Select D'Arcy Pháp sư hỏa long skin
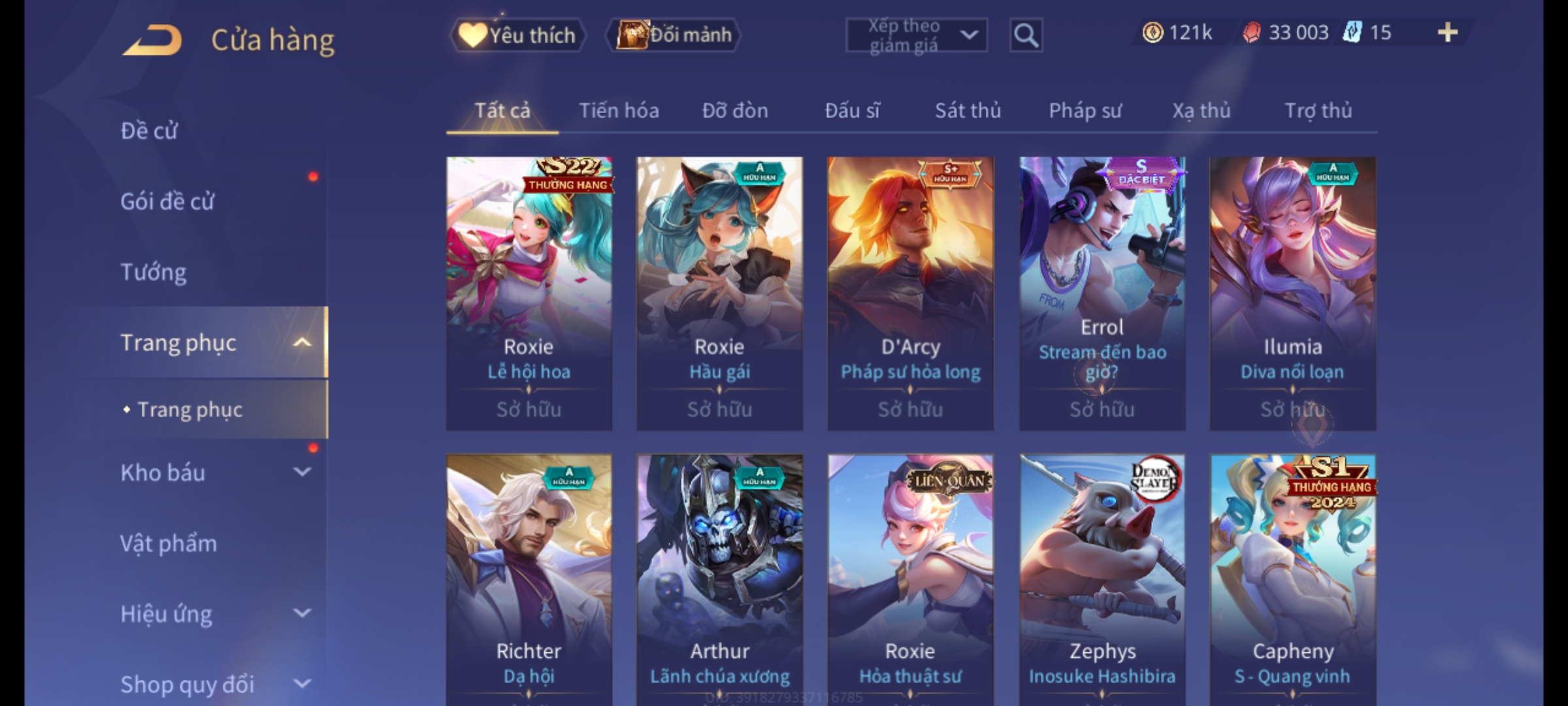Screen dimensions: 1568x706 pos(910,293)
